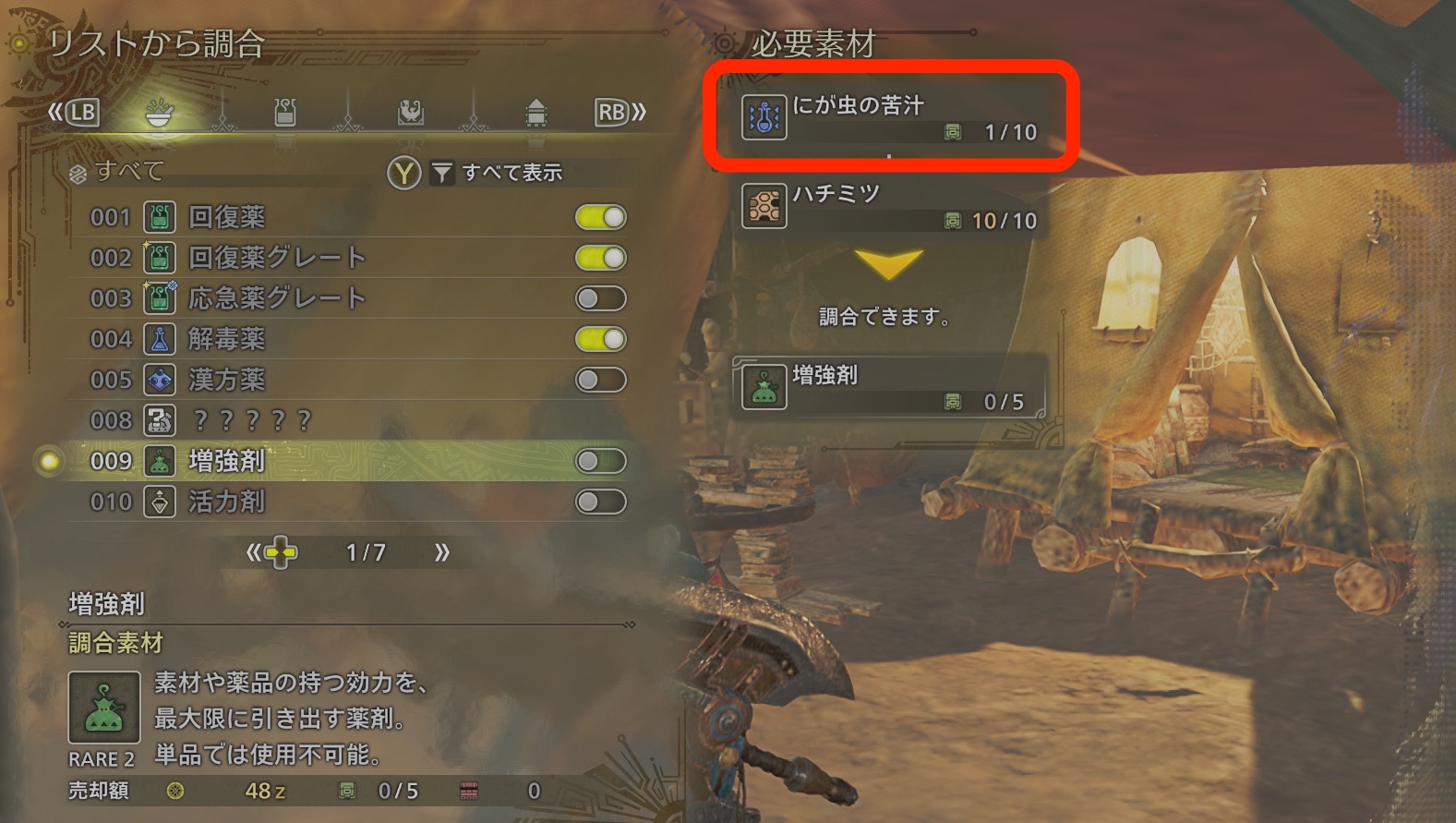1456x823 pixels.
Task: Click the ハチミツ honeycomb material icon
Action: tap(764, 209)
